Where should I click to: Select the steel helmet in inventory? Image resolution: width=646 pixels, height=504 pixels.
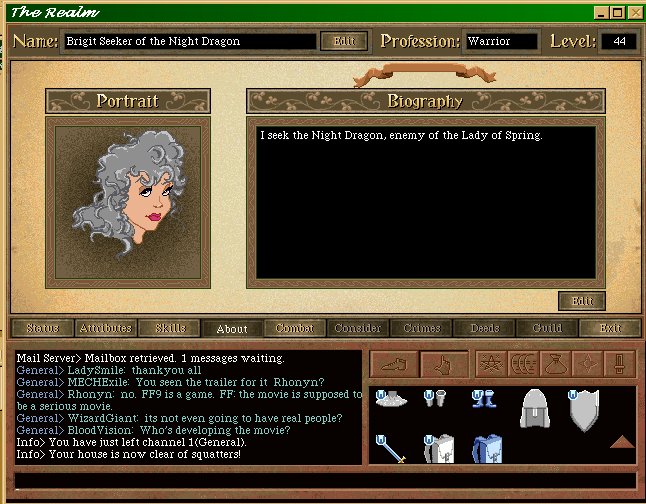[x=535, y=408]
